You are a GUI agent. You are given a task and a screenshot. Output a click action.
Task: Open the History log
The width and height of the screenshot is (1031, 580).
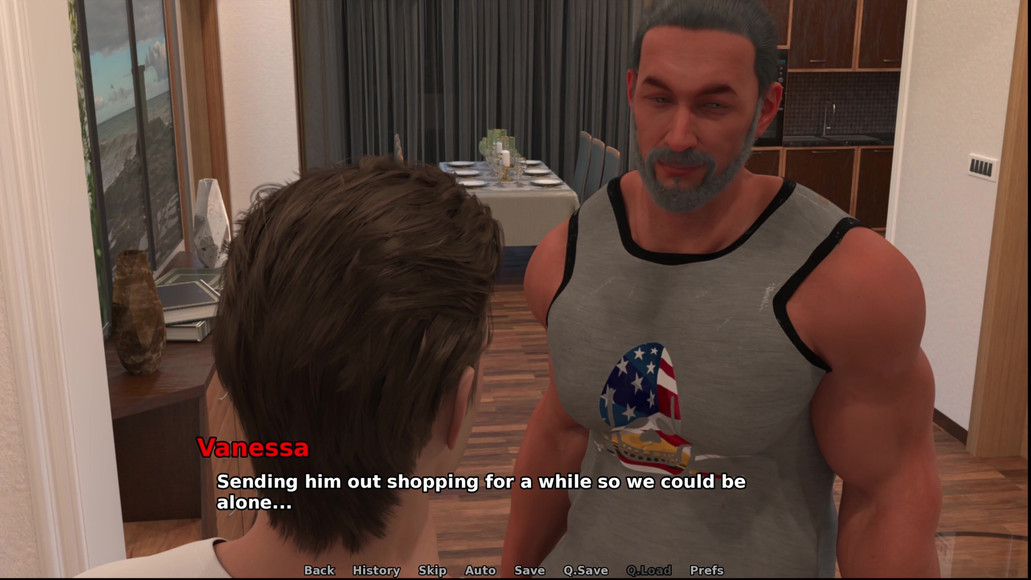(x=376, y=570)
